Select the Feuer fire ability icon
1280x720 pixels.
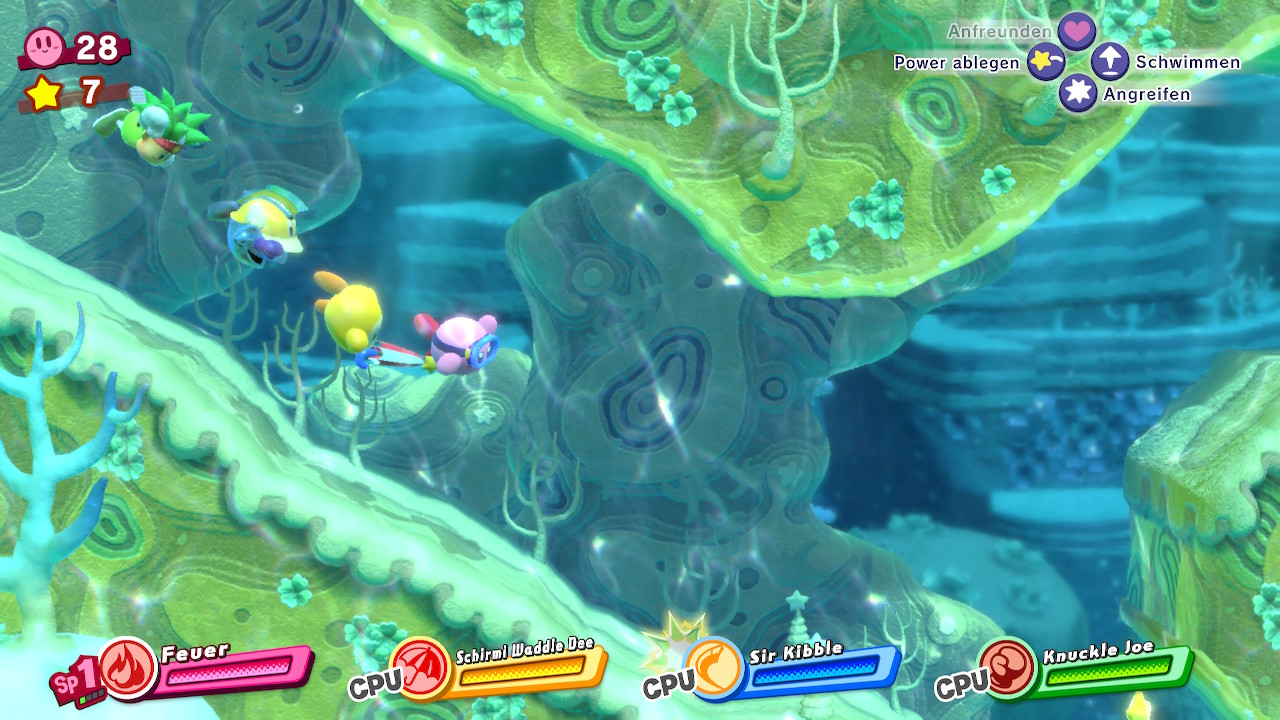pyautogui.click(x=129, y=667)
